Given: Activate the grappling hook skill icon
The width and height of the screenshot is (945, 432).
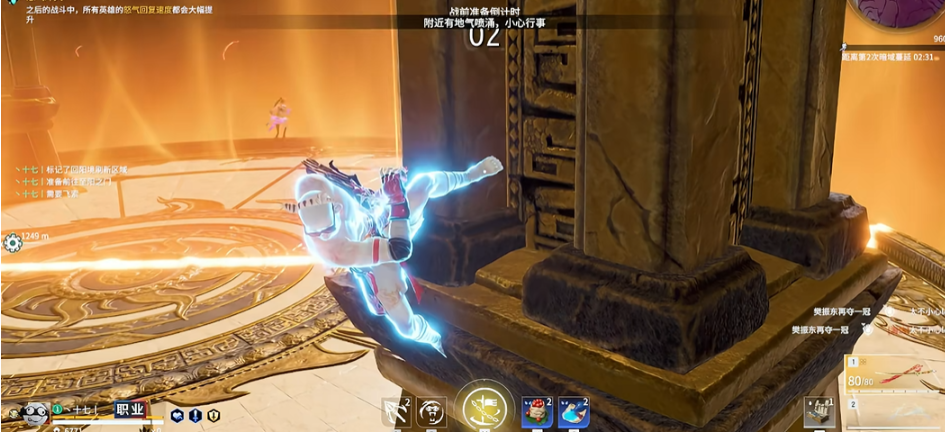Looking at the screenshot, I should pos(396,410).
